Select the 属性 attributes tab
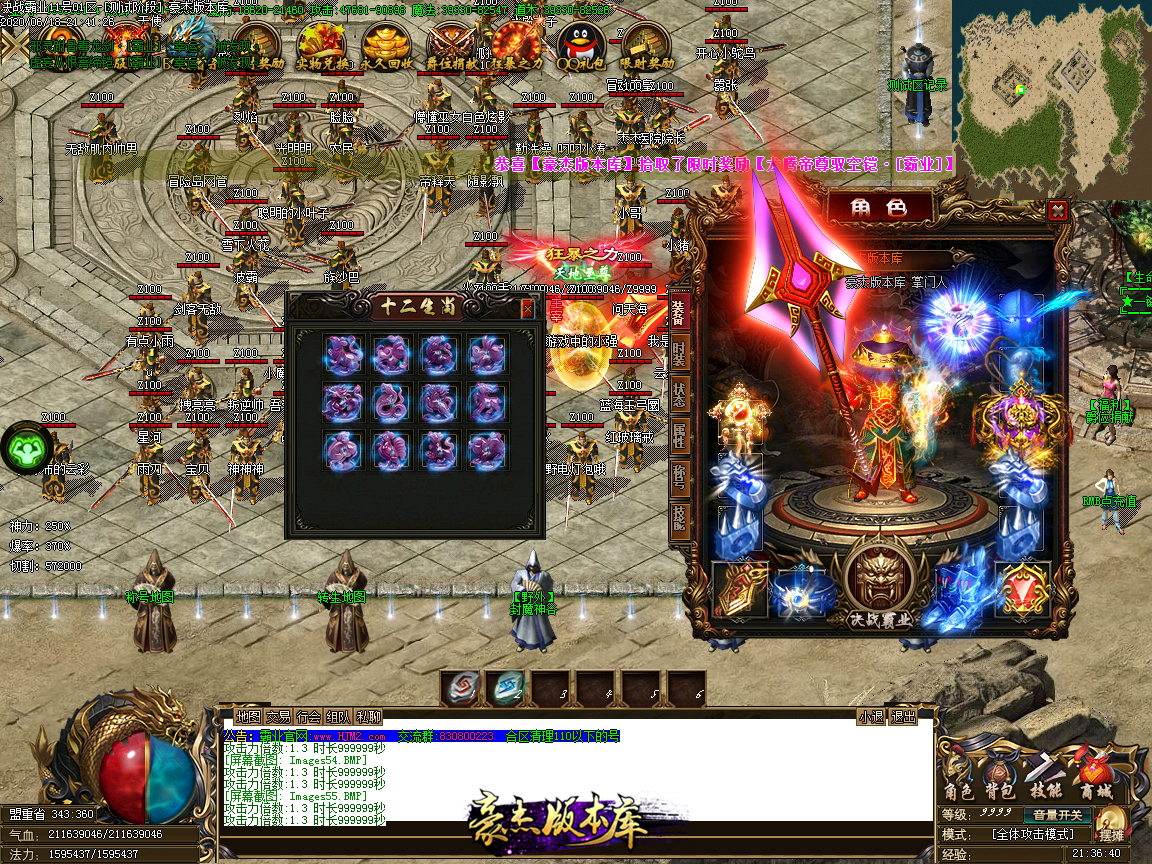 pyautogui.click(x=679, y=435)
